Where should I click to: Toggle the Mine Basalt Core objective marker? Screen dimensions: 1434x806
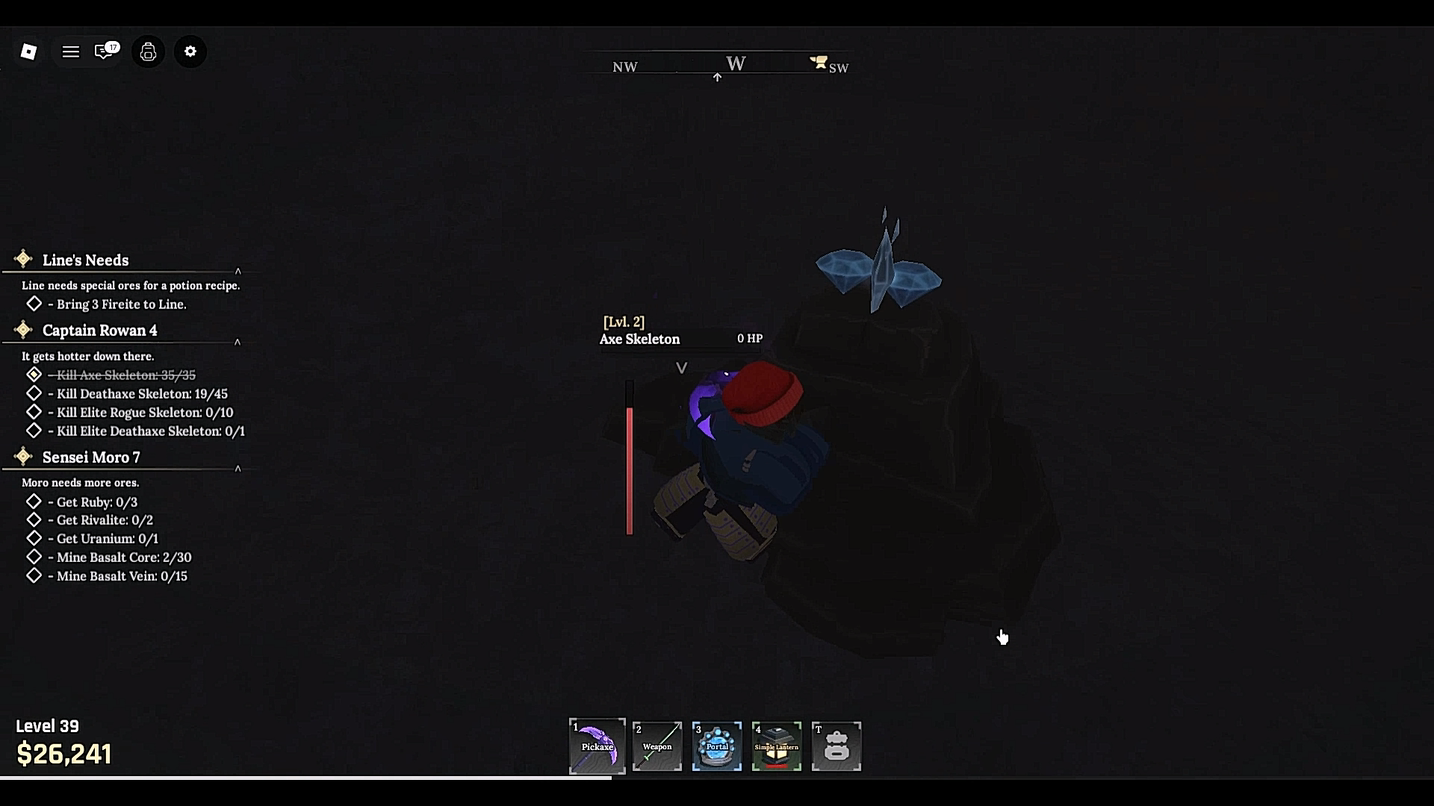click(x=32, y=557)
